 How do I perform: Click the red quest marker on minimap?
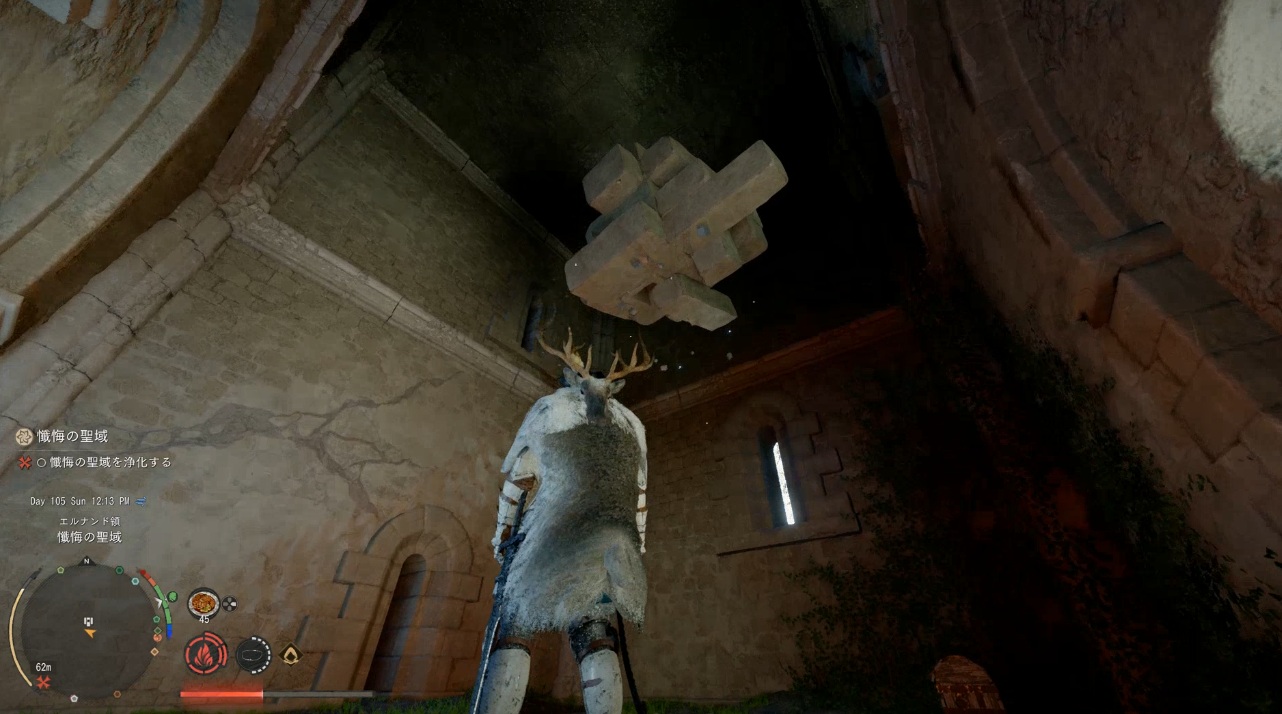tap(44, 682)
